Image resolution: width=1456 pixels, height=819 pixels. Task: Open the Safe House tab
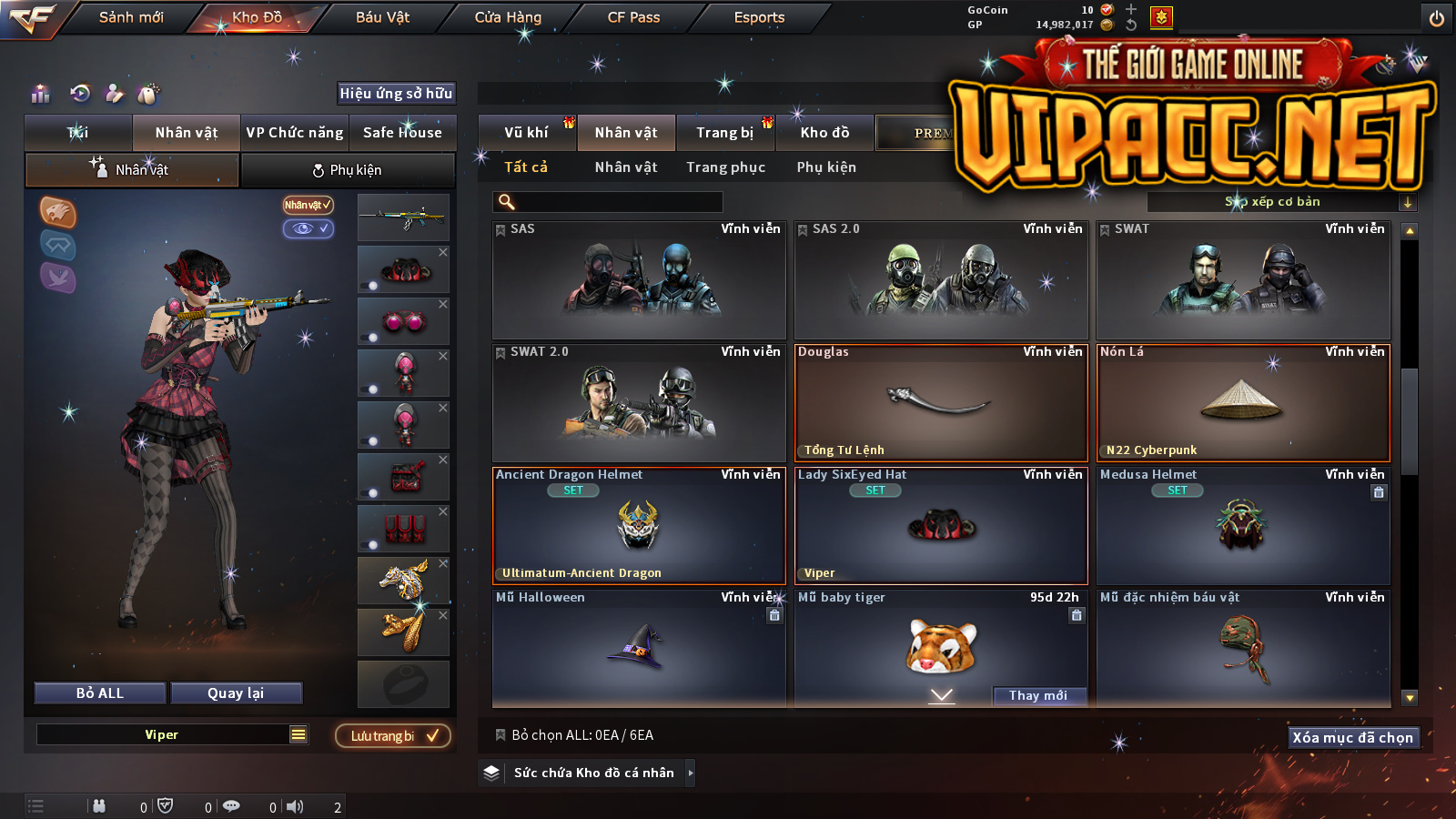tap(402, 133)
